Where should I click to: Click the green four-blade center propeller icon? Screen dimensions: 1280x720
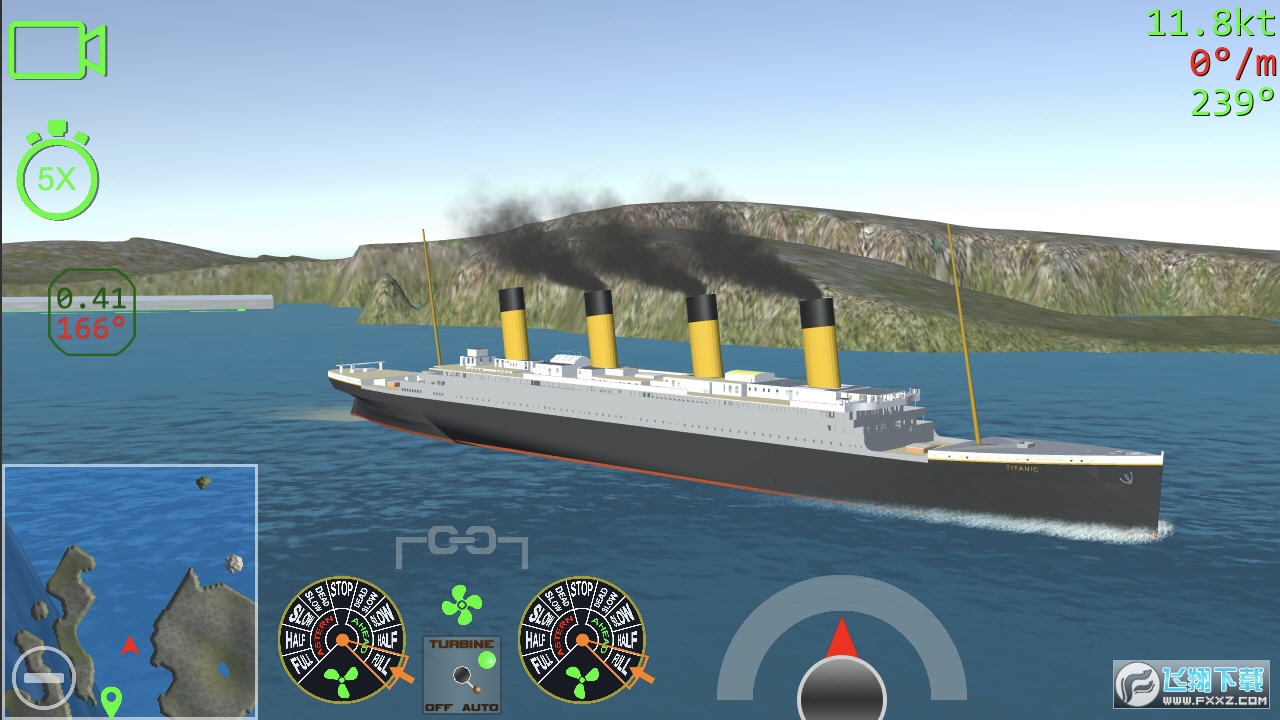click(461, 605)
